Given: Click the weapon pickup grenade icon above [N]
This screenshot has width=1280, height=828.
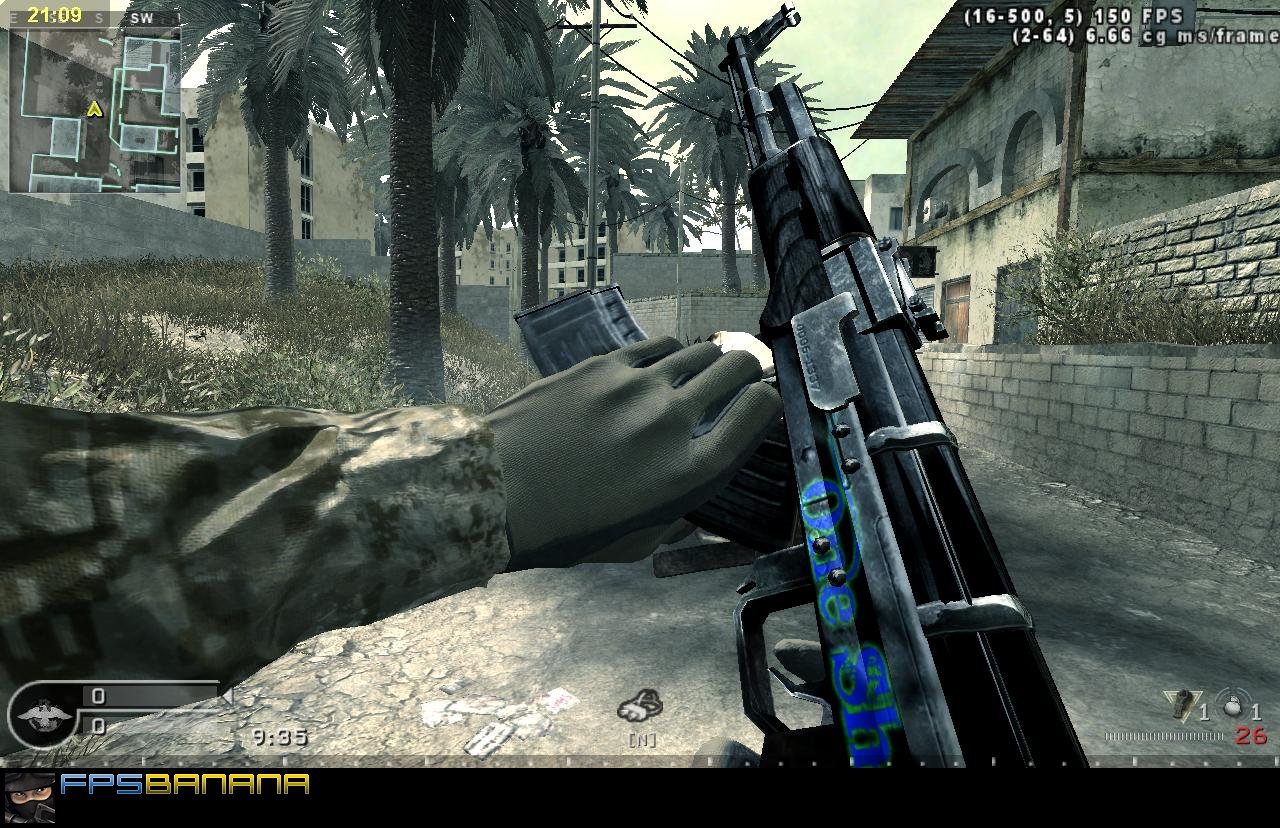Looking at the screenshot, I should pos(640,705).
